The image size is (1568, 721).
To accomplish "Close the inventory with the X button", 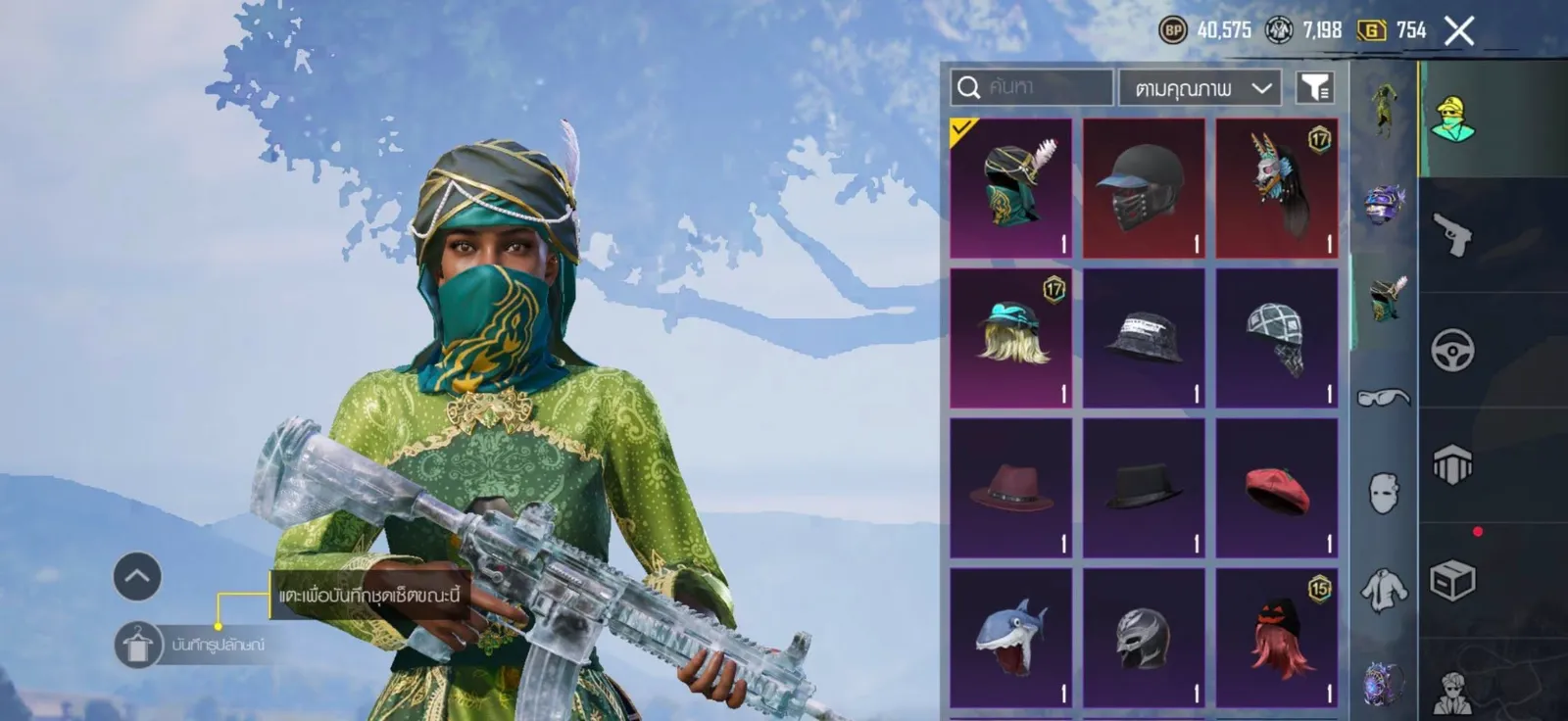I will [1458, 31].
